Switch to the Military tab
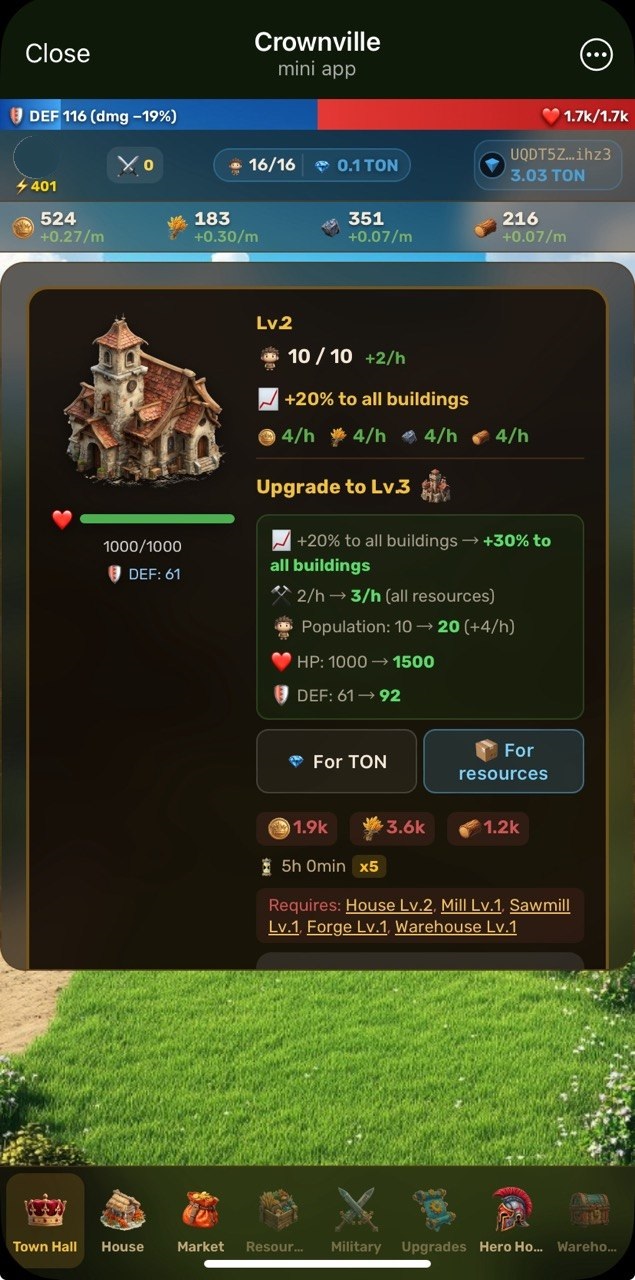This screenshot has width=635, height=1280. (356, 1220)
